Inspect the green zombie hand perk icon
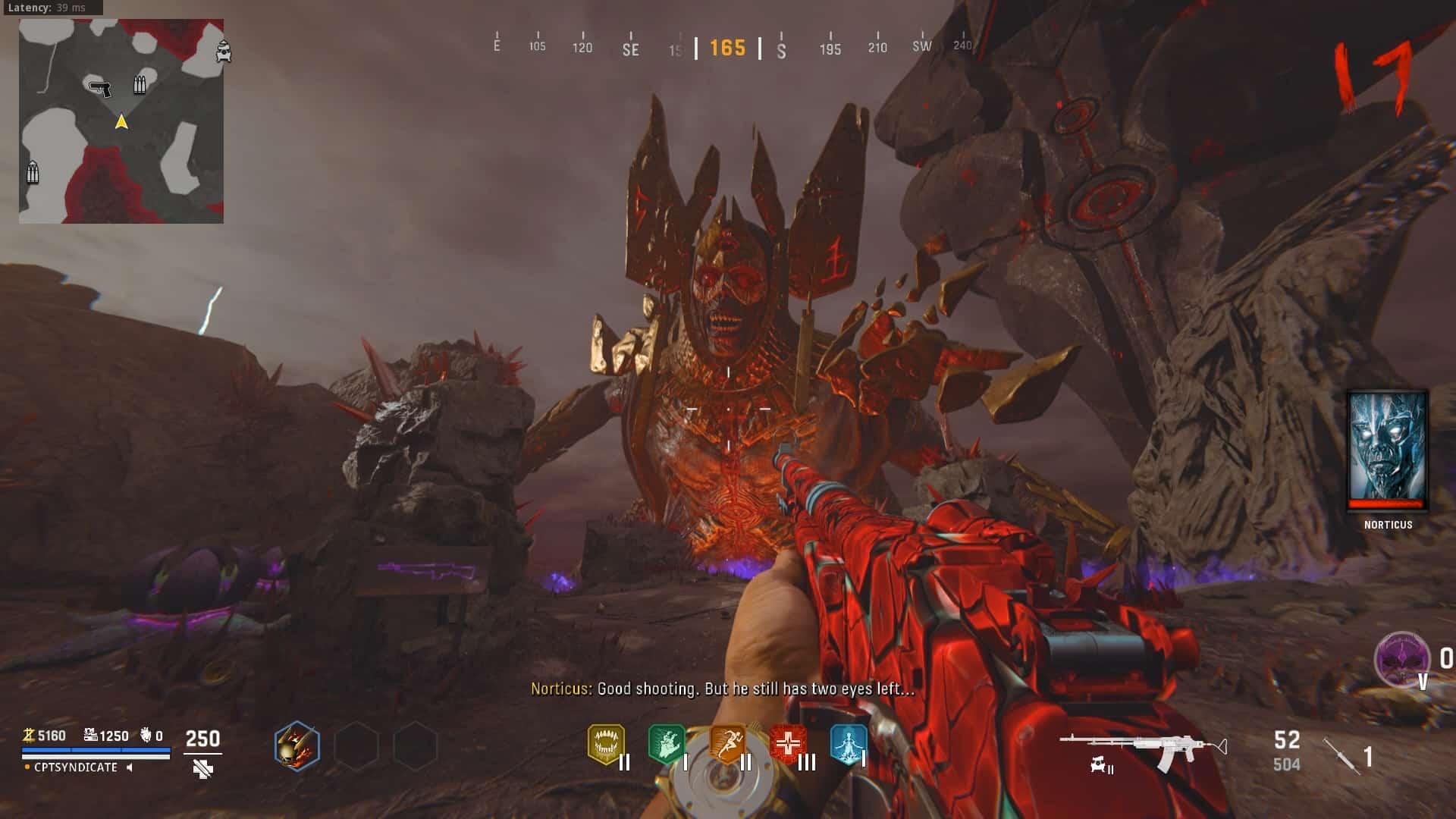1456x819 pixels. (x=666, y=744)
